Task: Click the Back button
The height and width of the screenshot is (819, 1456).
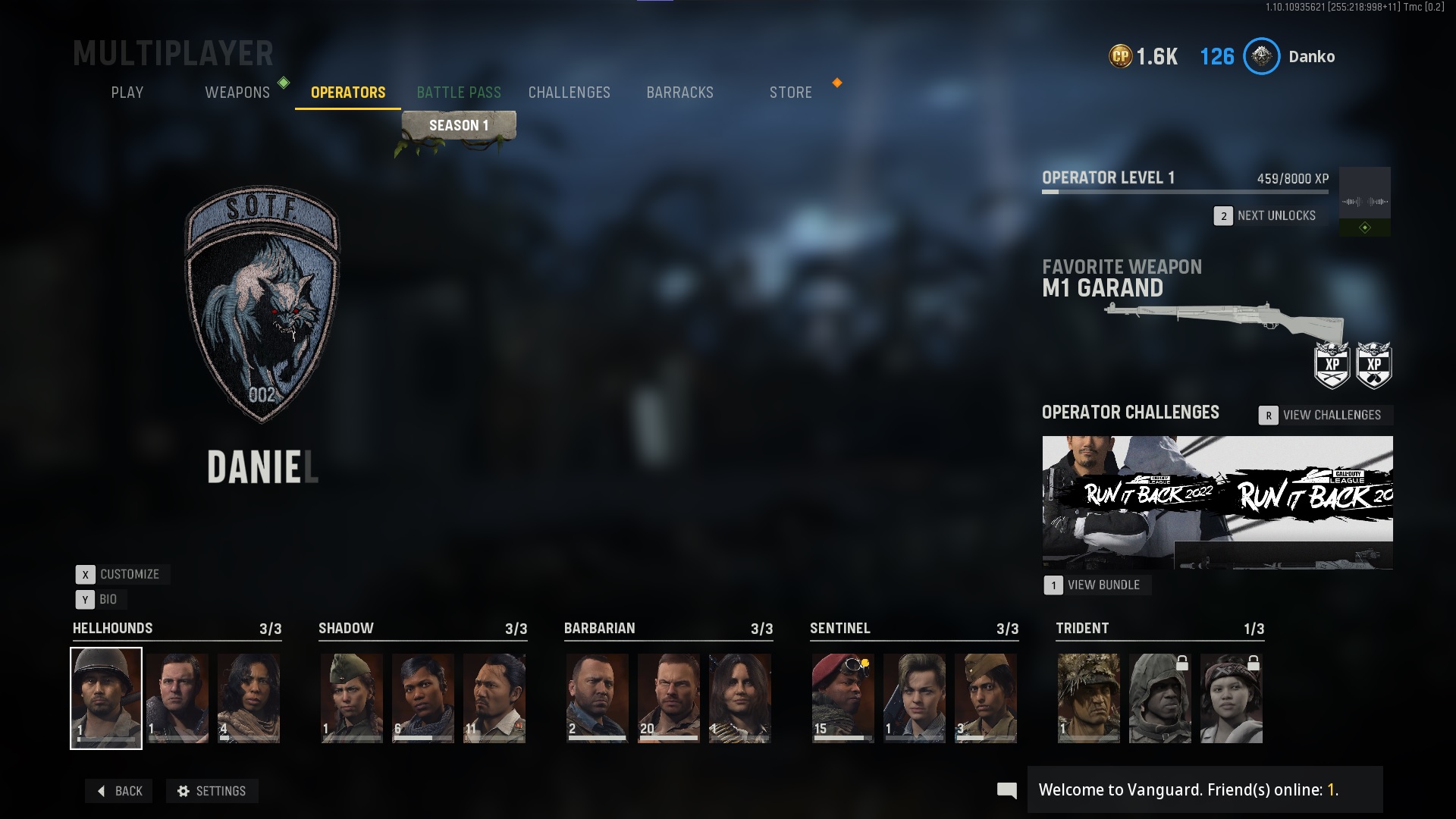Action: pyautogui.click(x=119, y=791)
